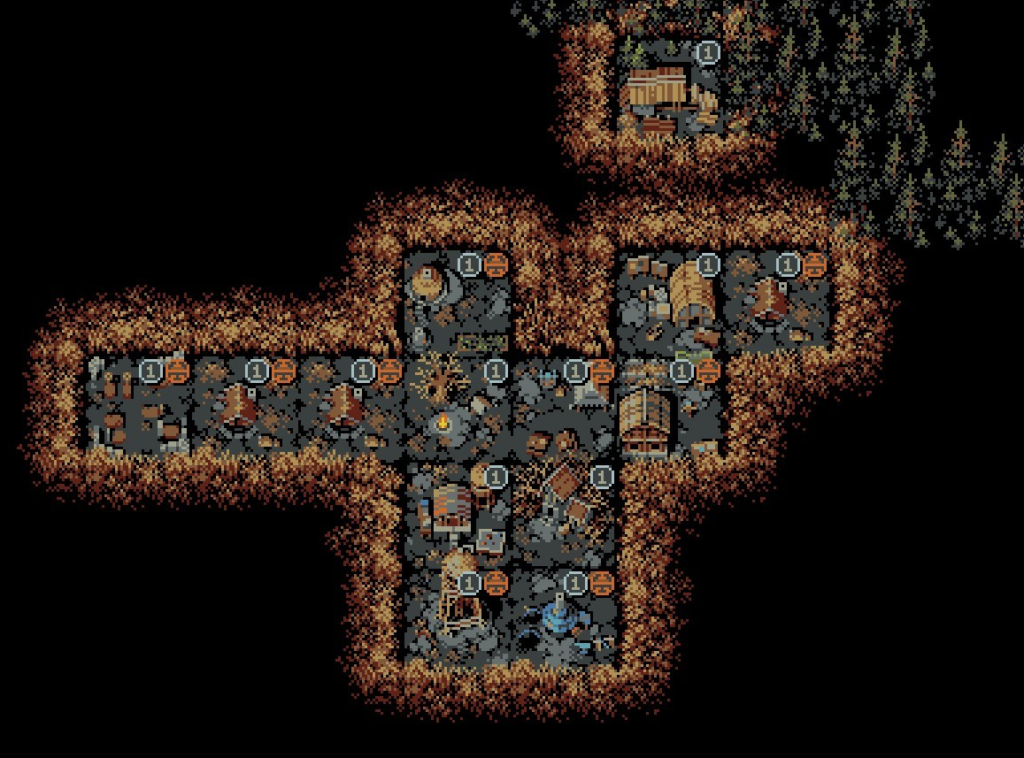The image size is (1024, 758).
Task: Click the level badge on the striped-roof cottage tile
Action: (x=495, y=477)
